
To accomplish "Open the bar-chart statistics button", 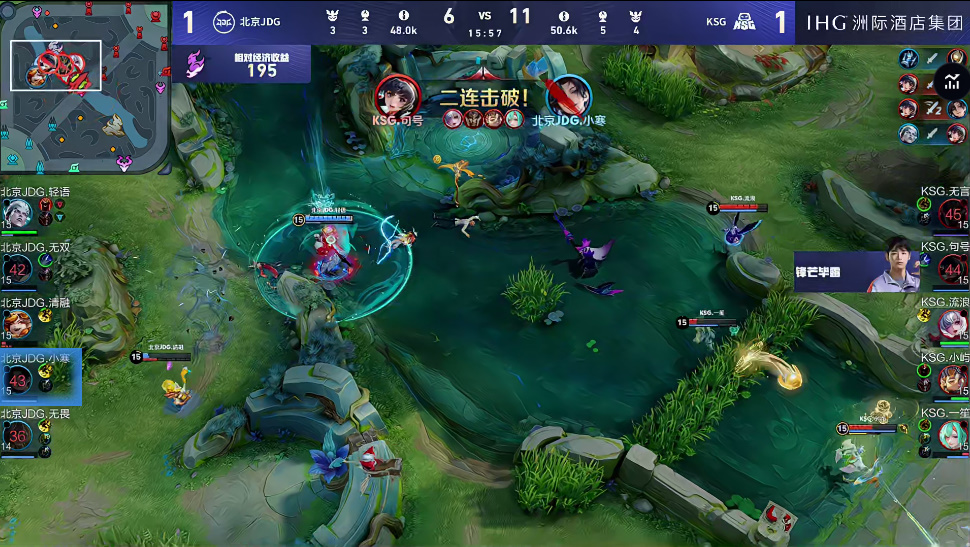I will [949, 82].
